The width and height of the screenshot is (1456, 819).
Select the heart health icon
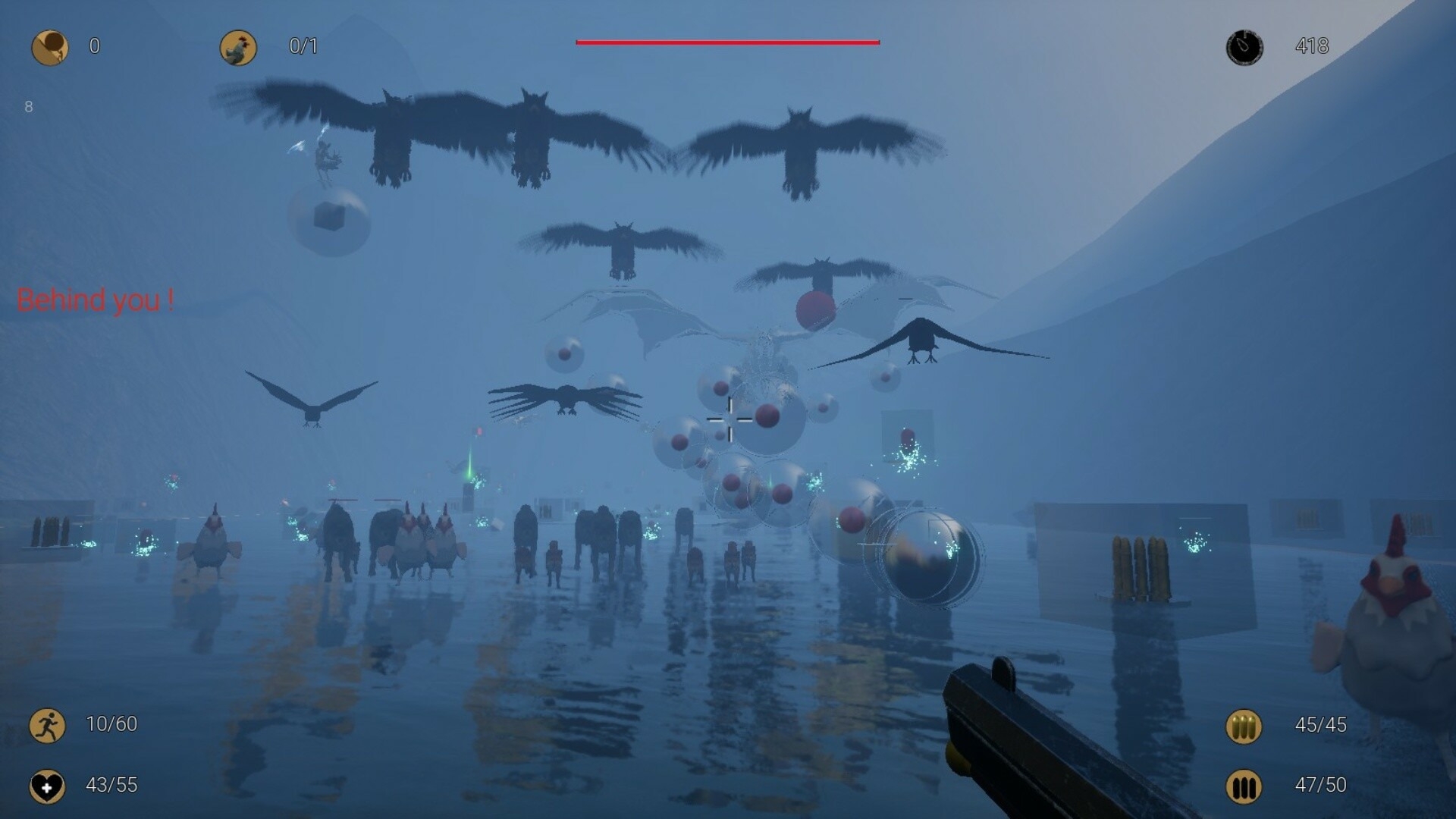[x=47, y=786]
